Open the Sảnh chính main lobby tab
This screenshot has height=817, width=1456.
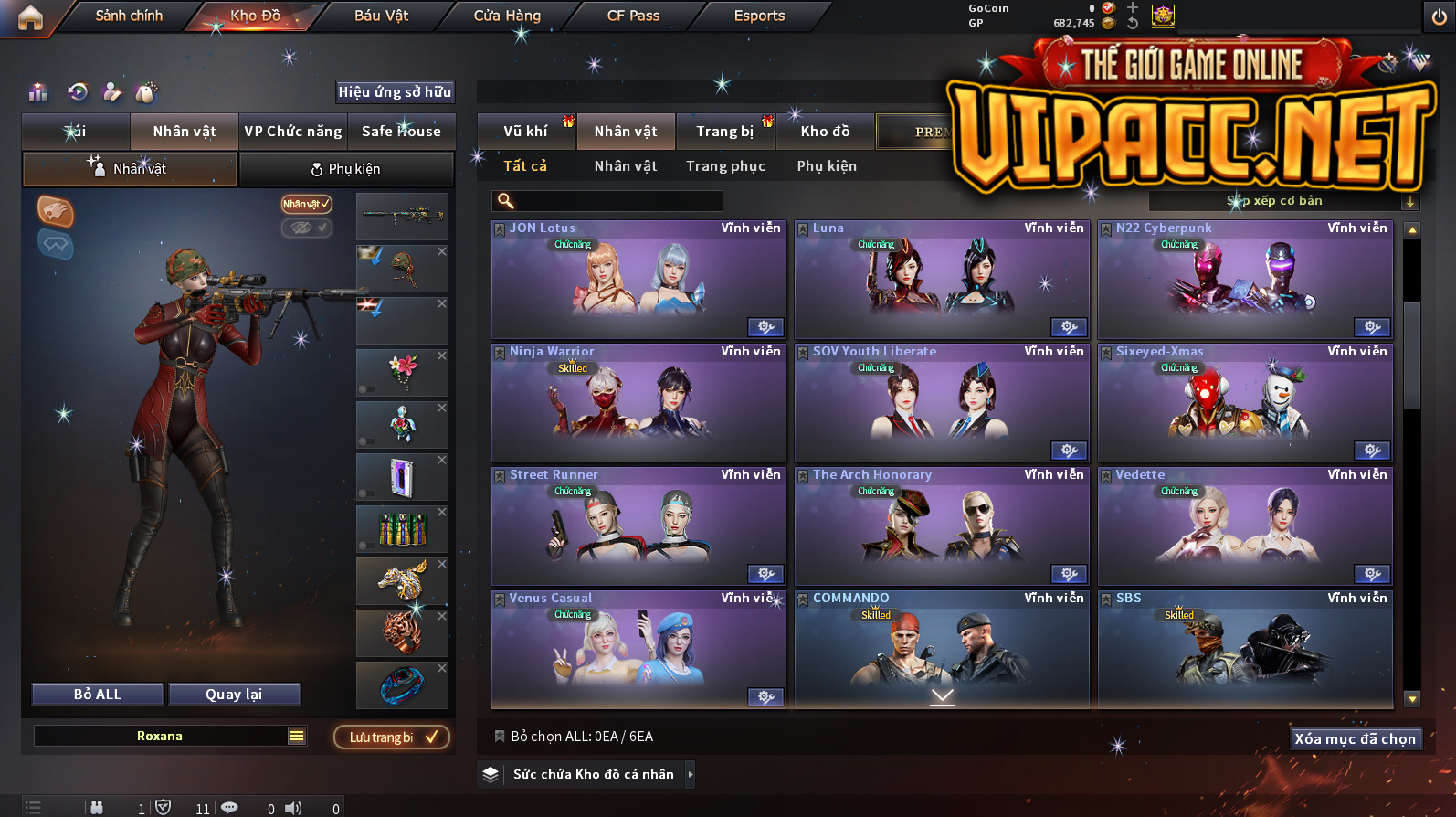[129, 16]
